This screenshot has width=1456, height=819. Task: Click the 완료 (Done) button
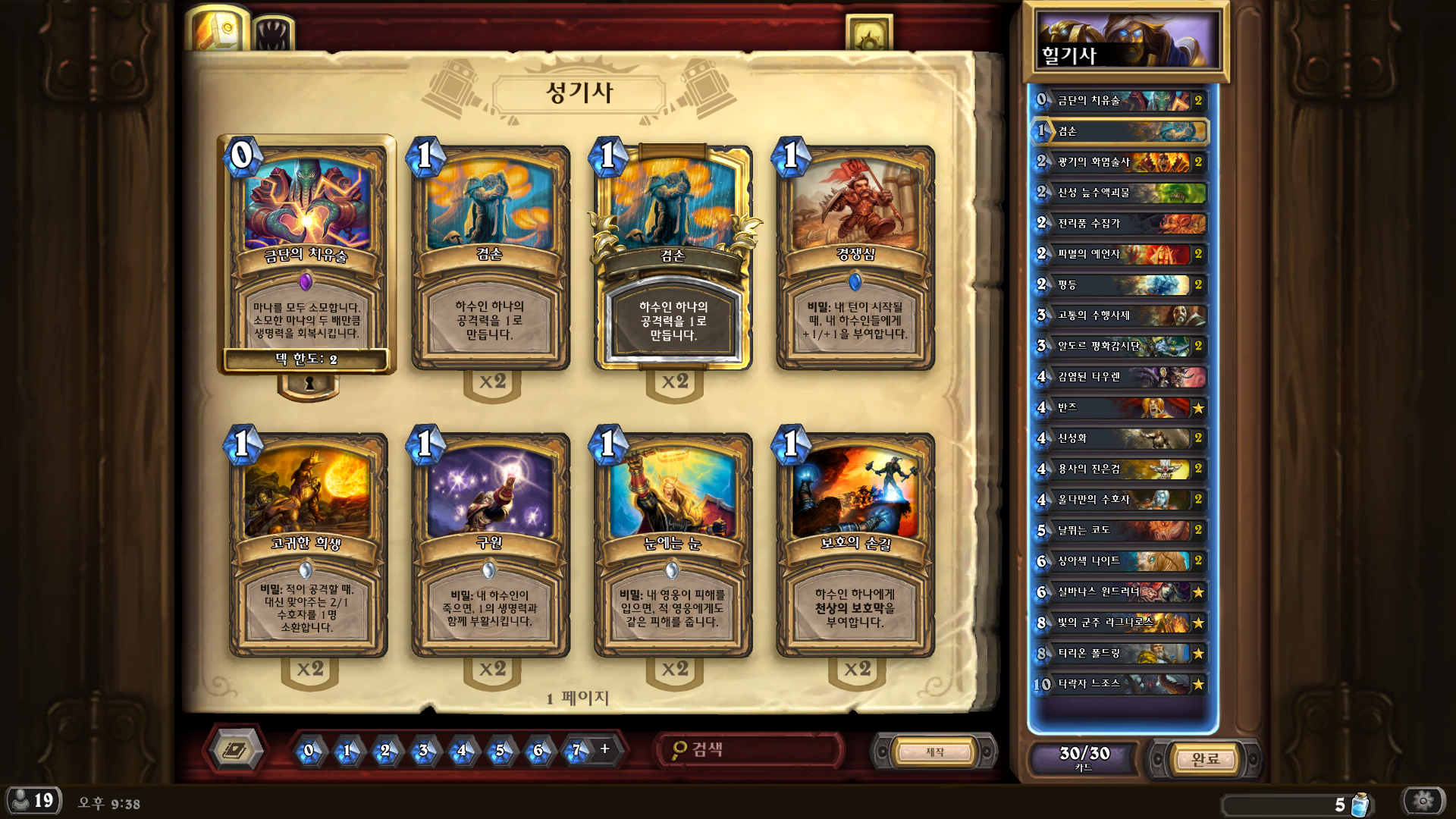tap(1204, 758)
